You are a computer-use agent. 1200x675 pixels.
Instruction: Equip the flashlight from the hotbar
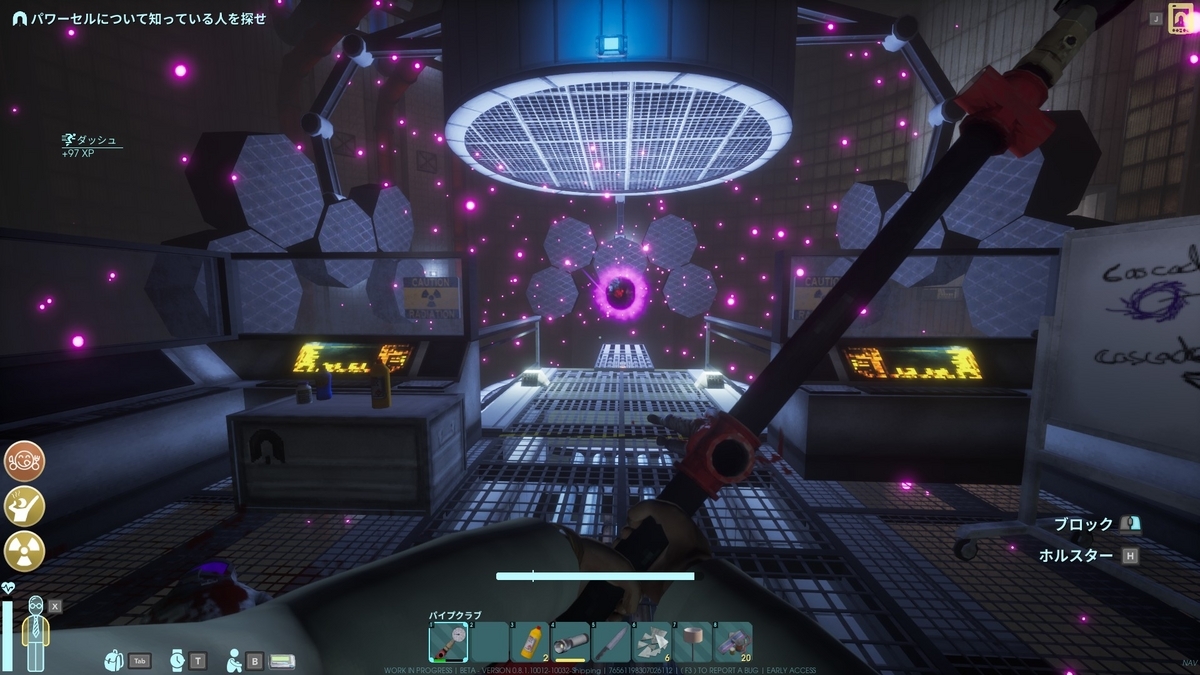point(570,642)
